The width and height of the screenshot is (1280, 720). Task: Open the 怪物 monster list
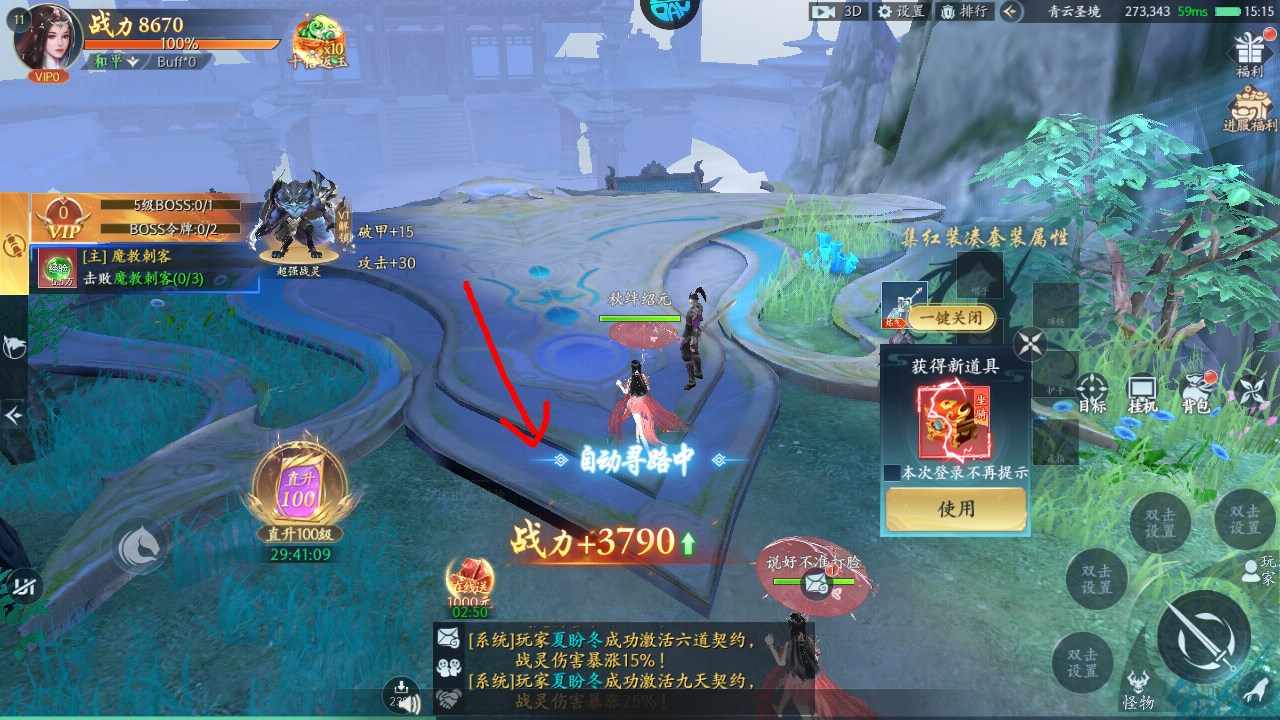tap(1138, 688)
